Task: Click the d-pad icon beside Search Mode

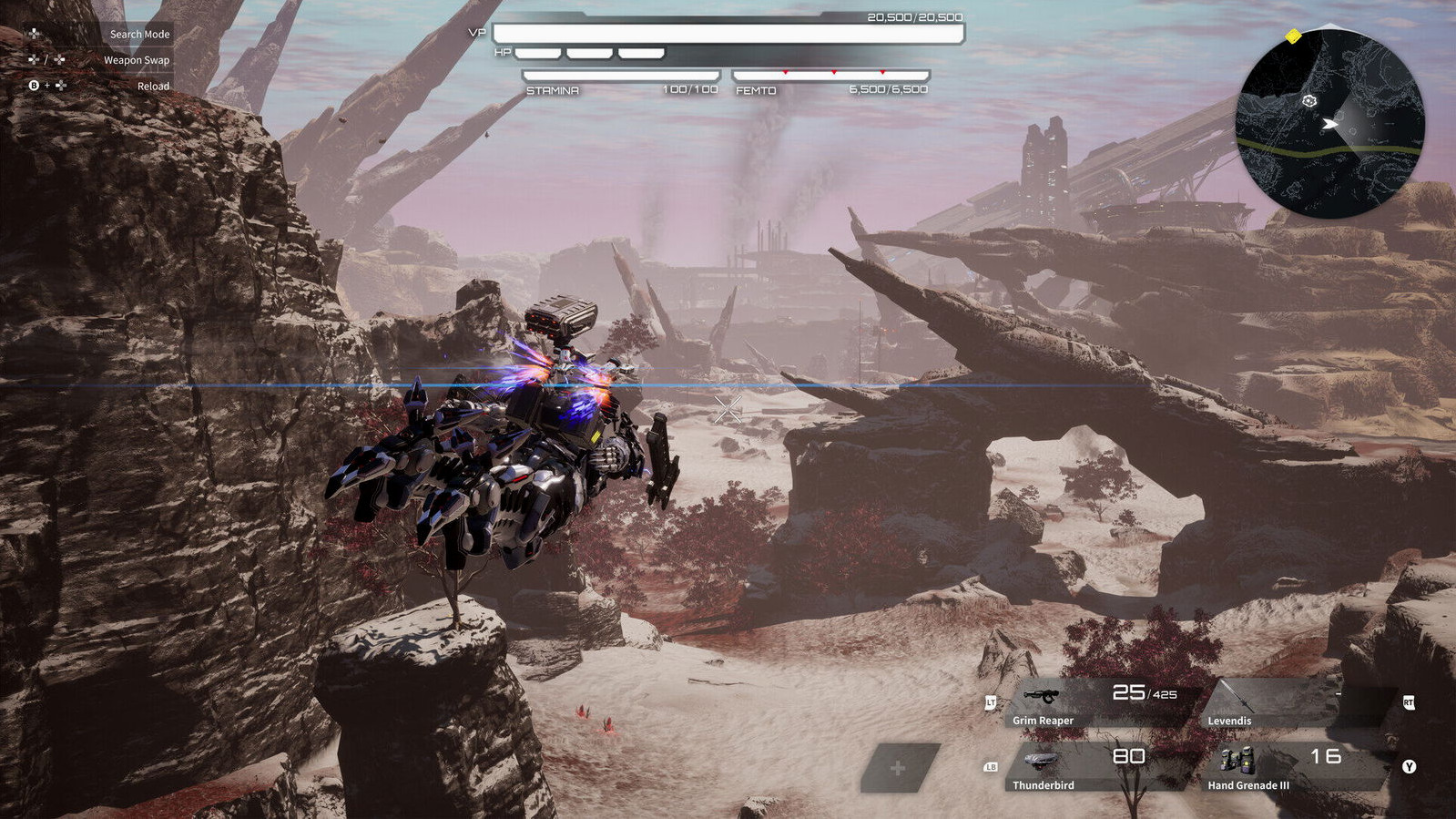Action: pyautogui.click(x=34, y=33)
